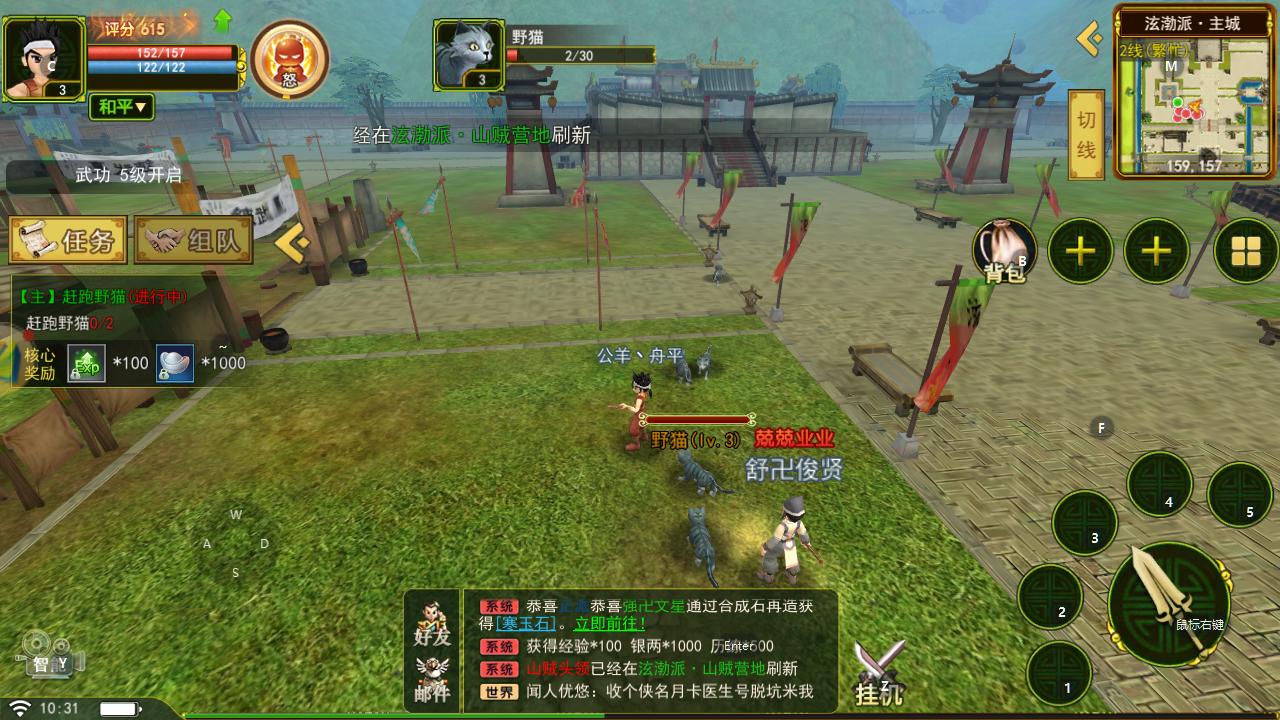Activate the red 怒 rage skill
This screenshot has height=720, width=1280.
290,59
